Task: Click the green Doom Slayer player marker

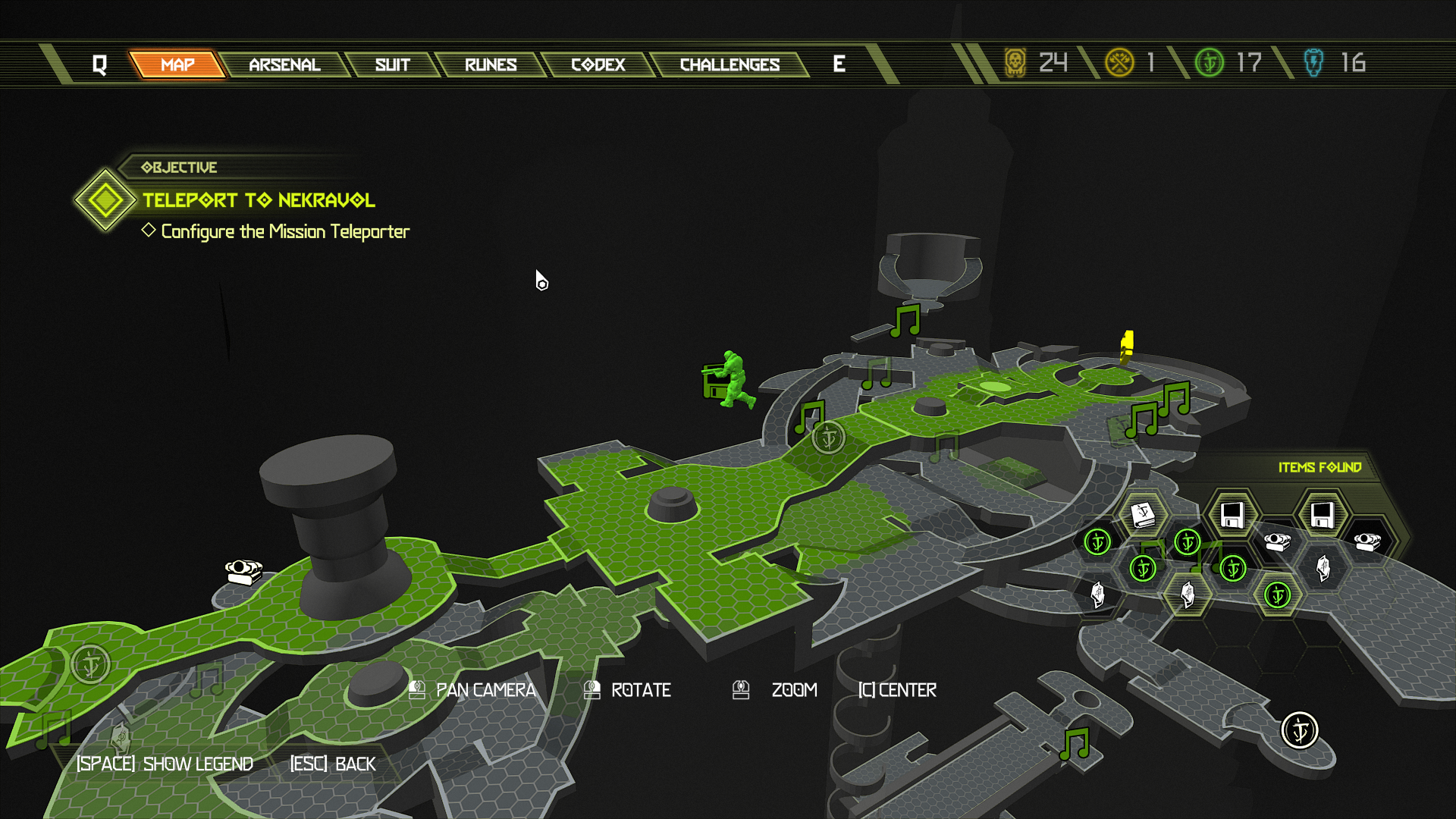Action: pyautogui.click(x=730, y=379)
